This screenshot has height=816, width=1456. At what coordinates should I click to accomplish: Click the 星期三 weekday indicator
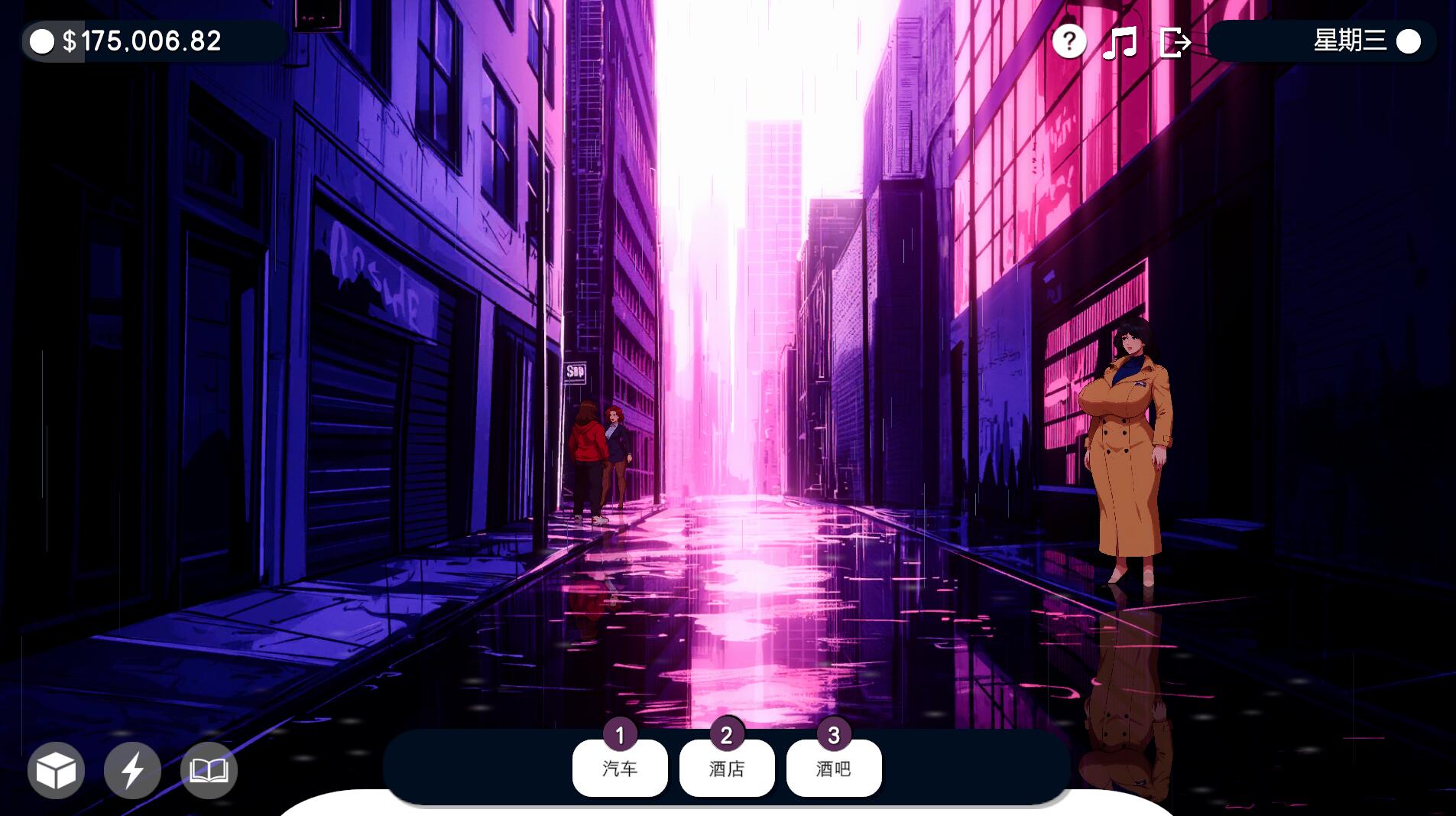pos(1350,41)
